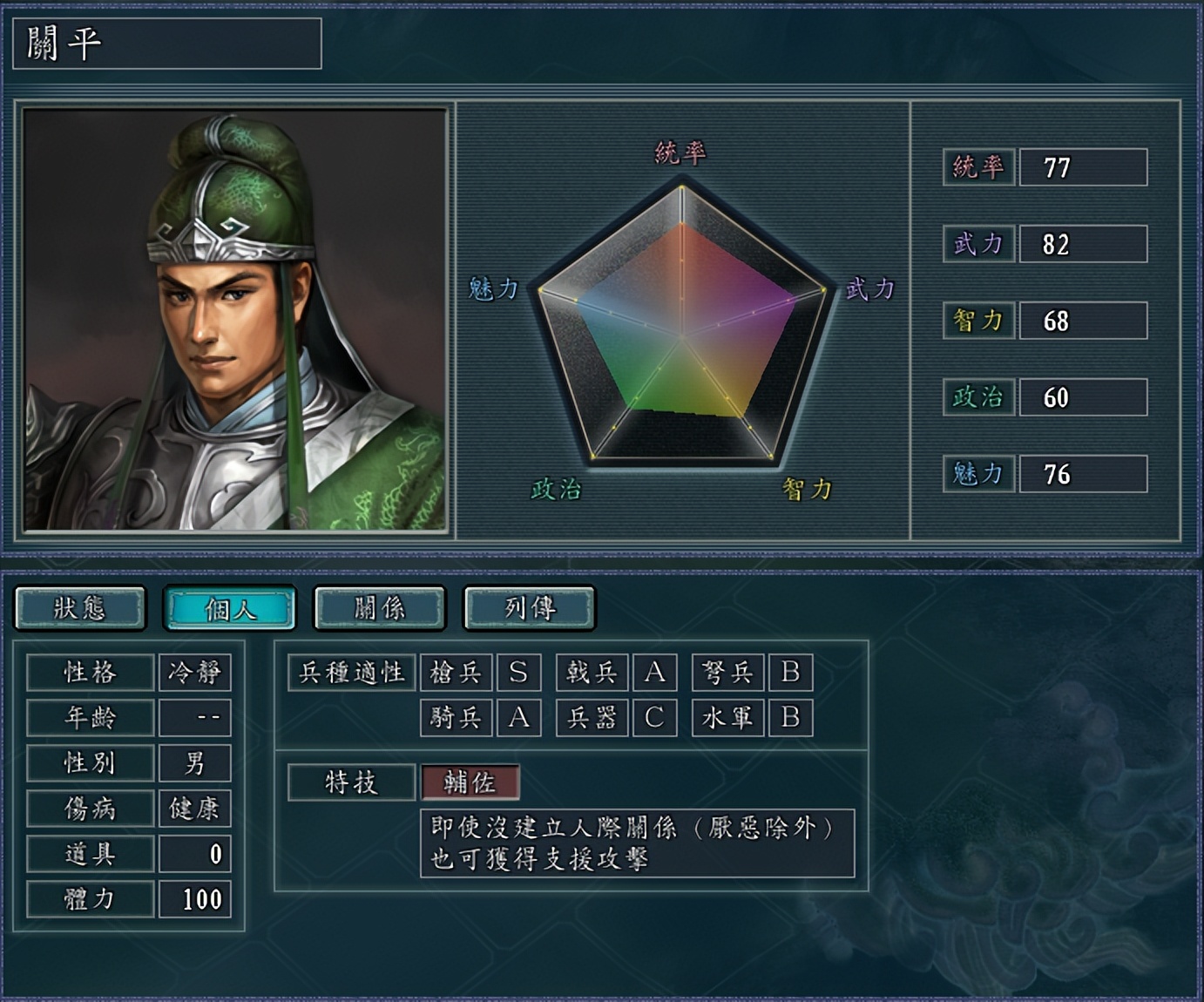
Task: Click the 體力 100 stamina gauge
Action: click(195, 899)
